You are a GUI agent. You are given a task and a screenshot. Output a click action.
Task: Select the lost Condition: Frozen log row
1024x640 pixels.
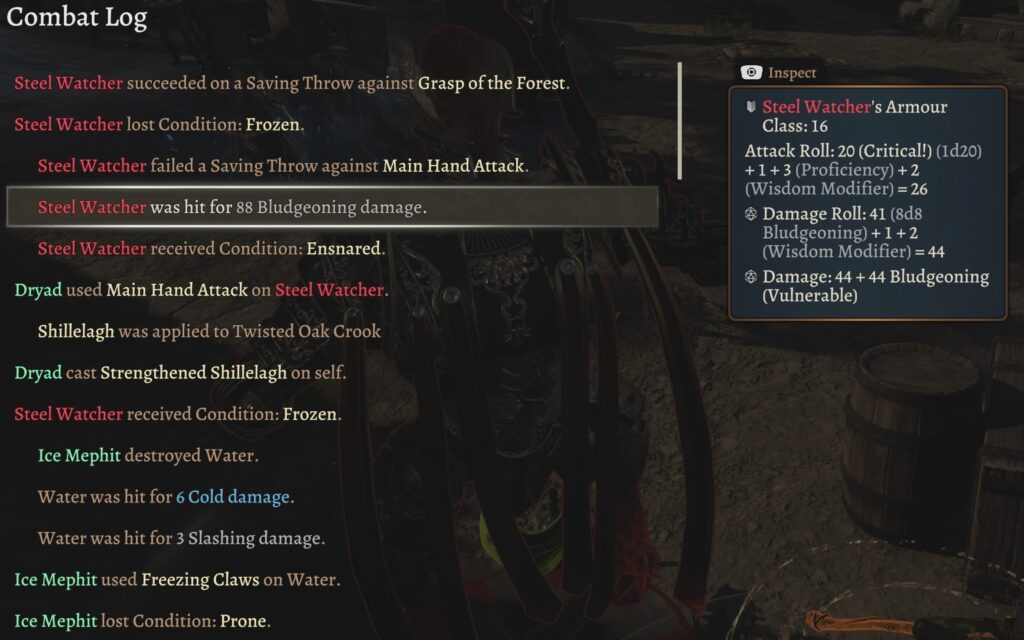[x=160, y=125]
